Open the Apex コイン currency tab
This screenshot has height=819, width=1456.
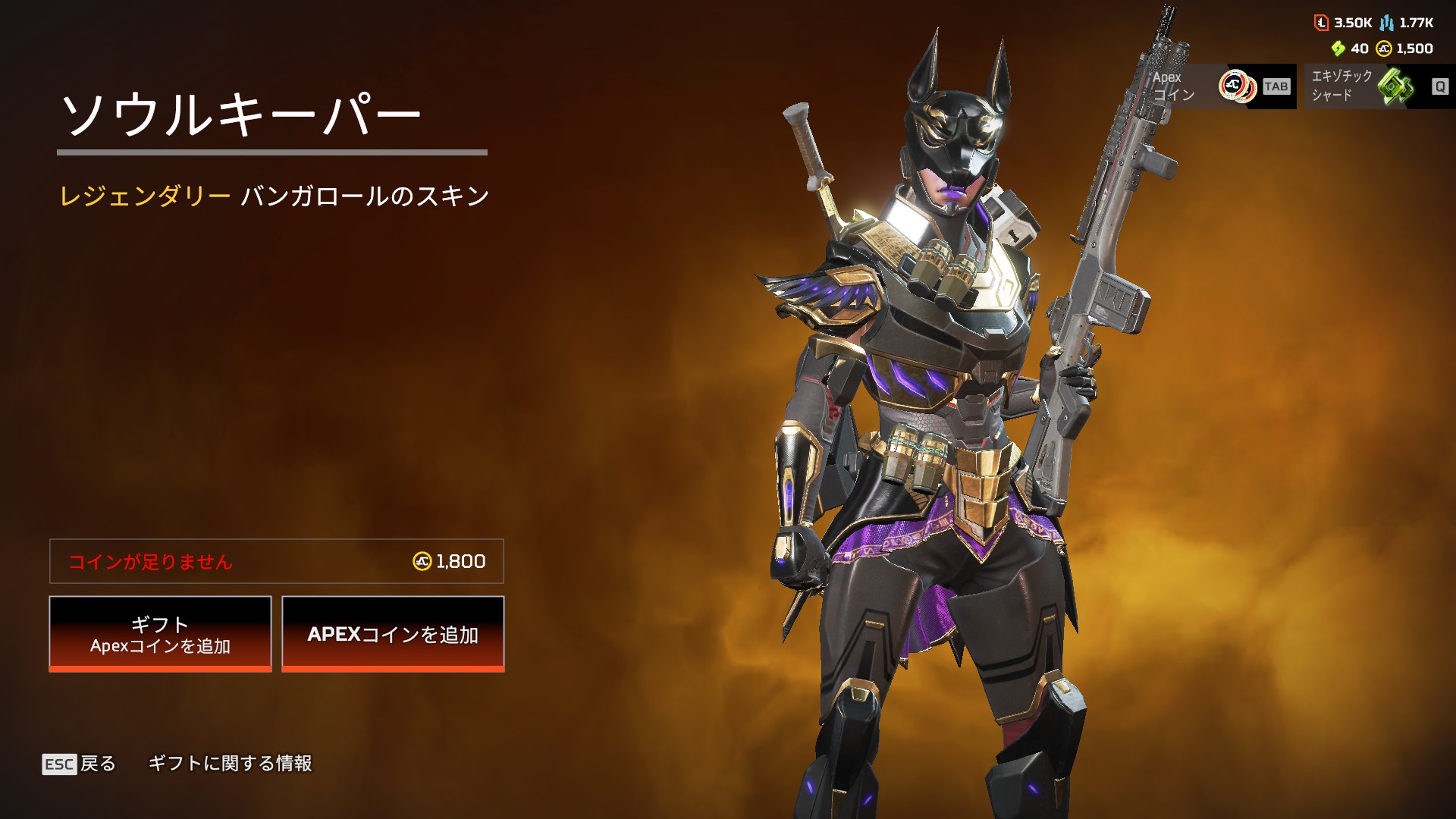[1222, 86]
